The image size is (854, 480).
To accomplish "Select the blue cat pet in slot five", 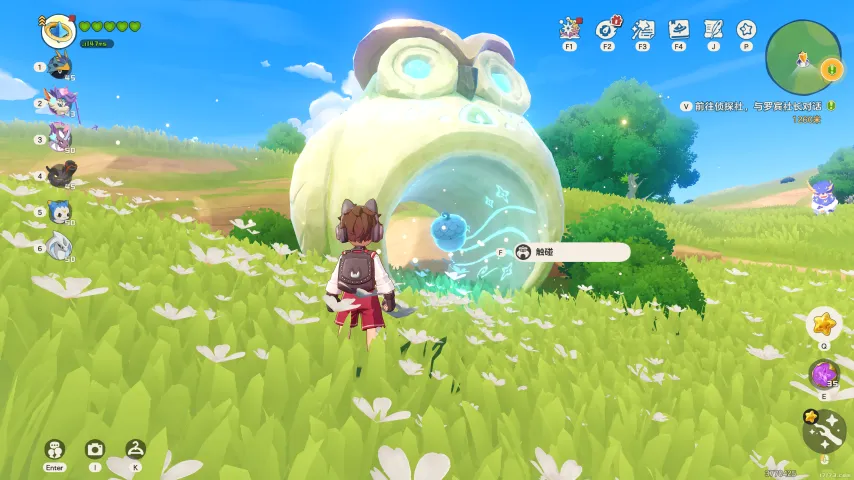I will click(61, 211).
